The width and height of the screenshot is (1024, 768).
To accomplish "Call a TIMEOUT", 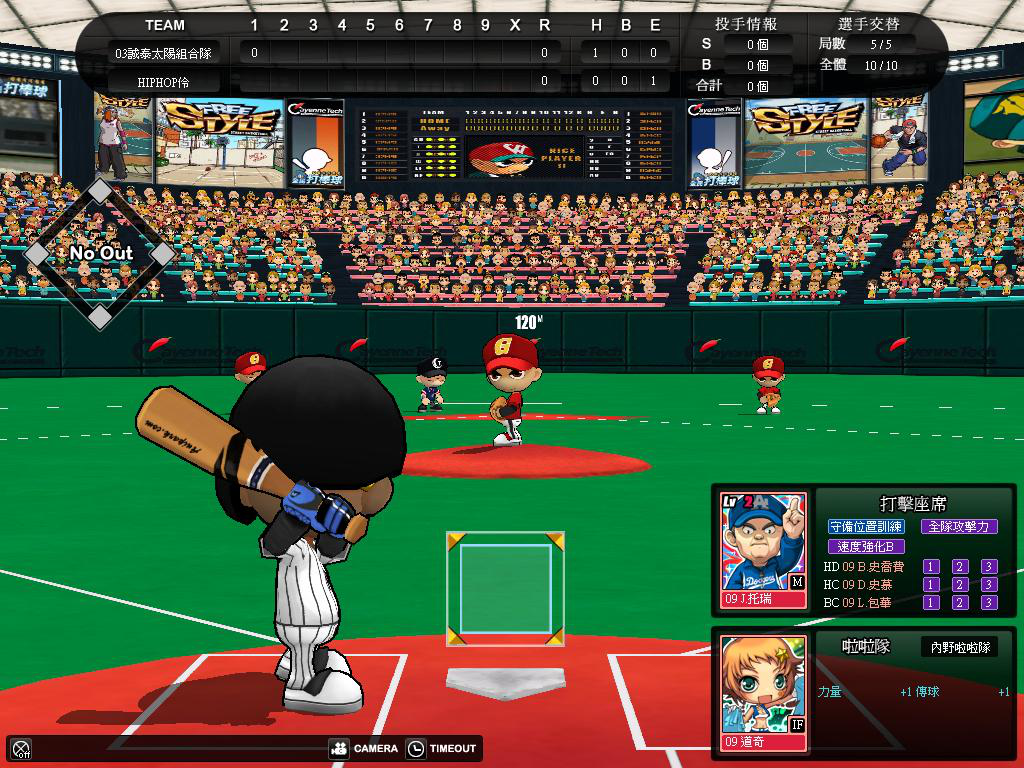I will pyautogui.click(x=443, y=748).
